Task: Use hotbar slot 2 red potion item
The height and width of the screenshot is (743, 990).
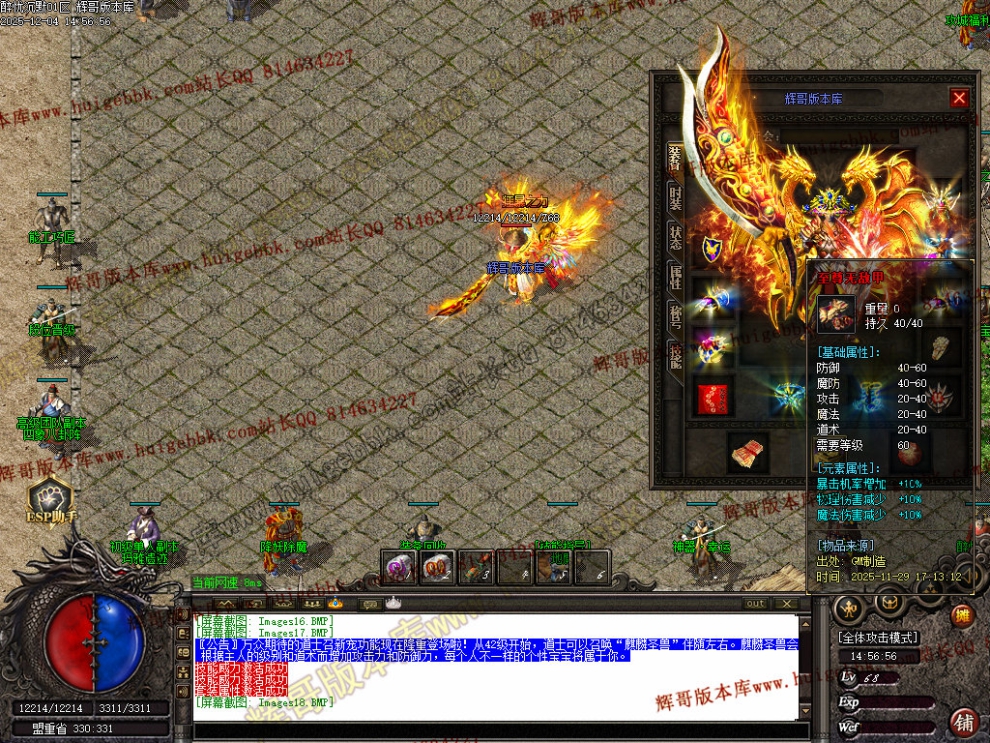Action: point(437,567)
